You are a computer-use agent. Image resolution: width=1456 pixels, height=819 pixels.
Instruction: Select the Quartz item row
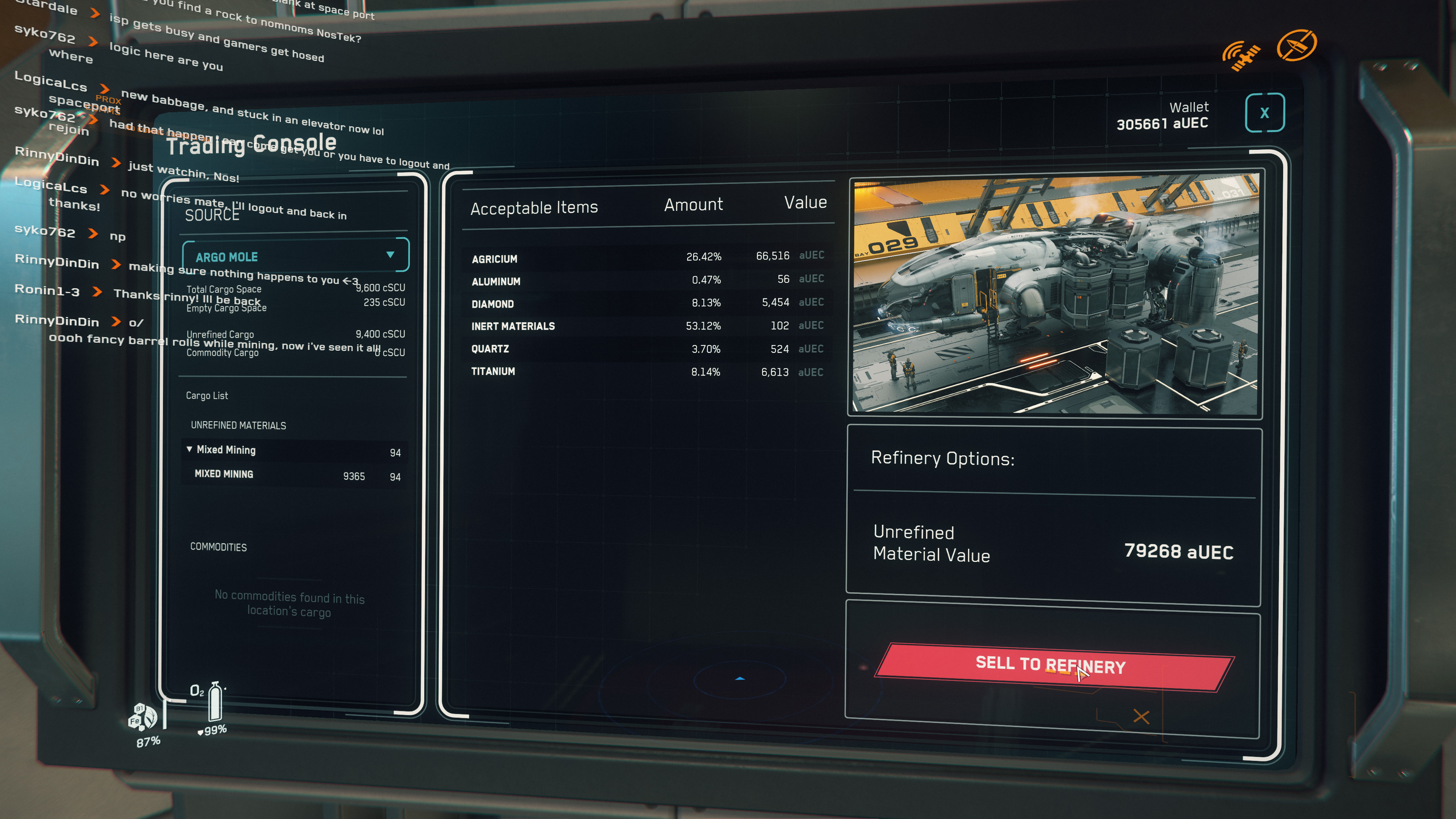click(x=646, y=349)
